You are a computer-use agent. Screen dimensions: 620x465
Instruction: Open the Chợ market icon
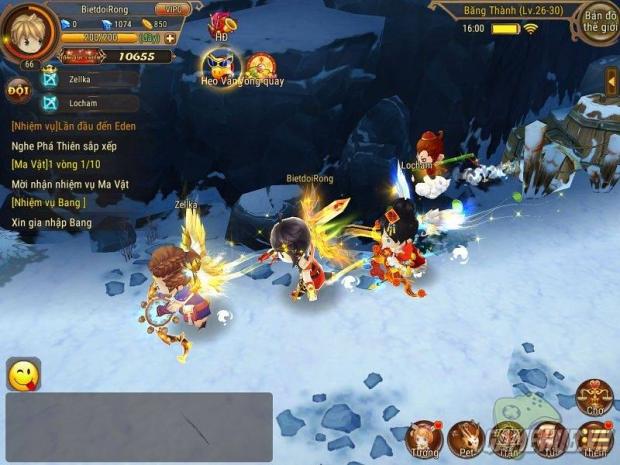[x=595, y=397]
